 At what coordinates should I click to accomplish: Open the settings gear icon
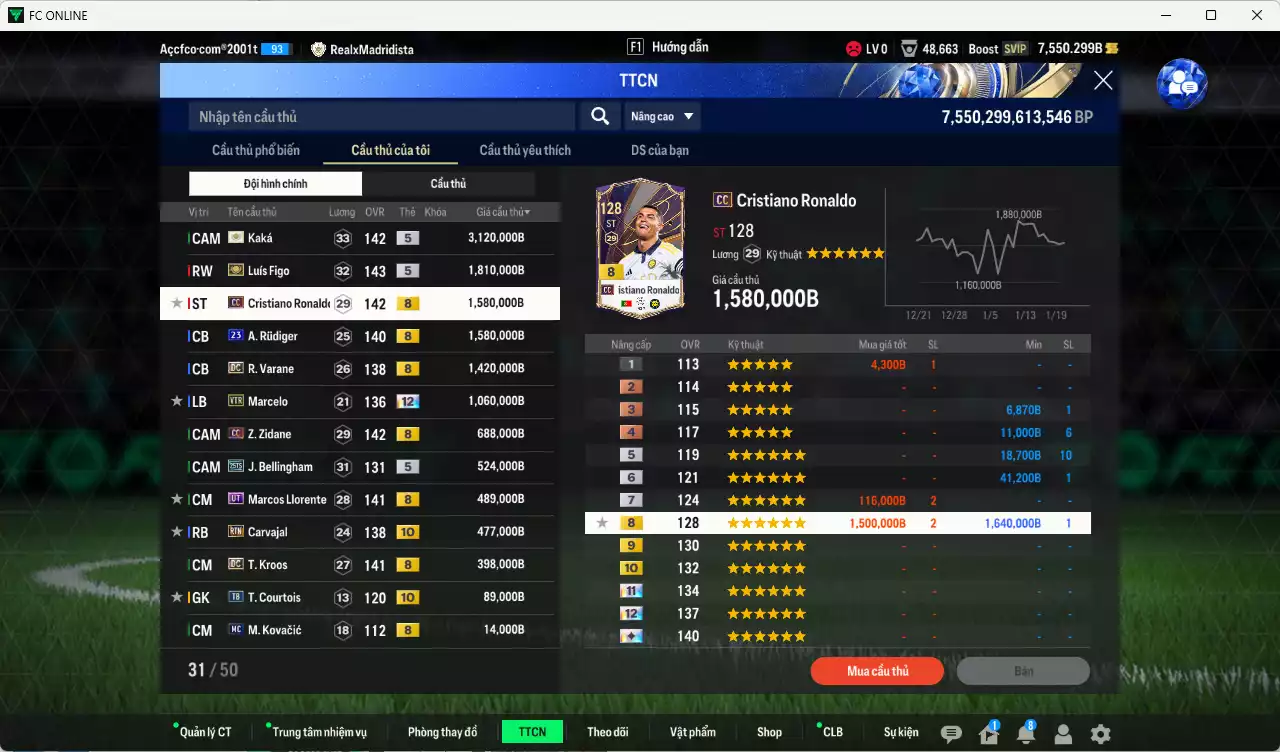1100,734
